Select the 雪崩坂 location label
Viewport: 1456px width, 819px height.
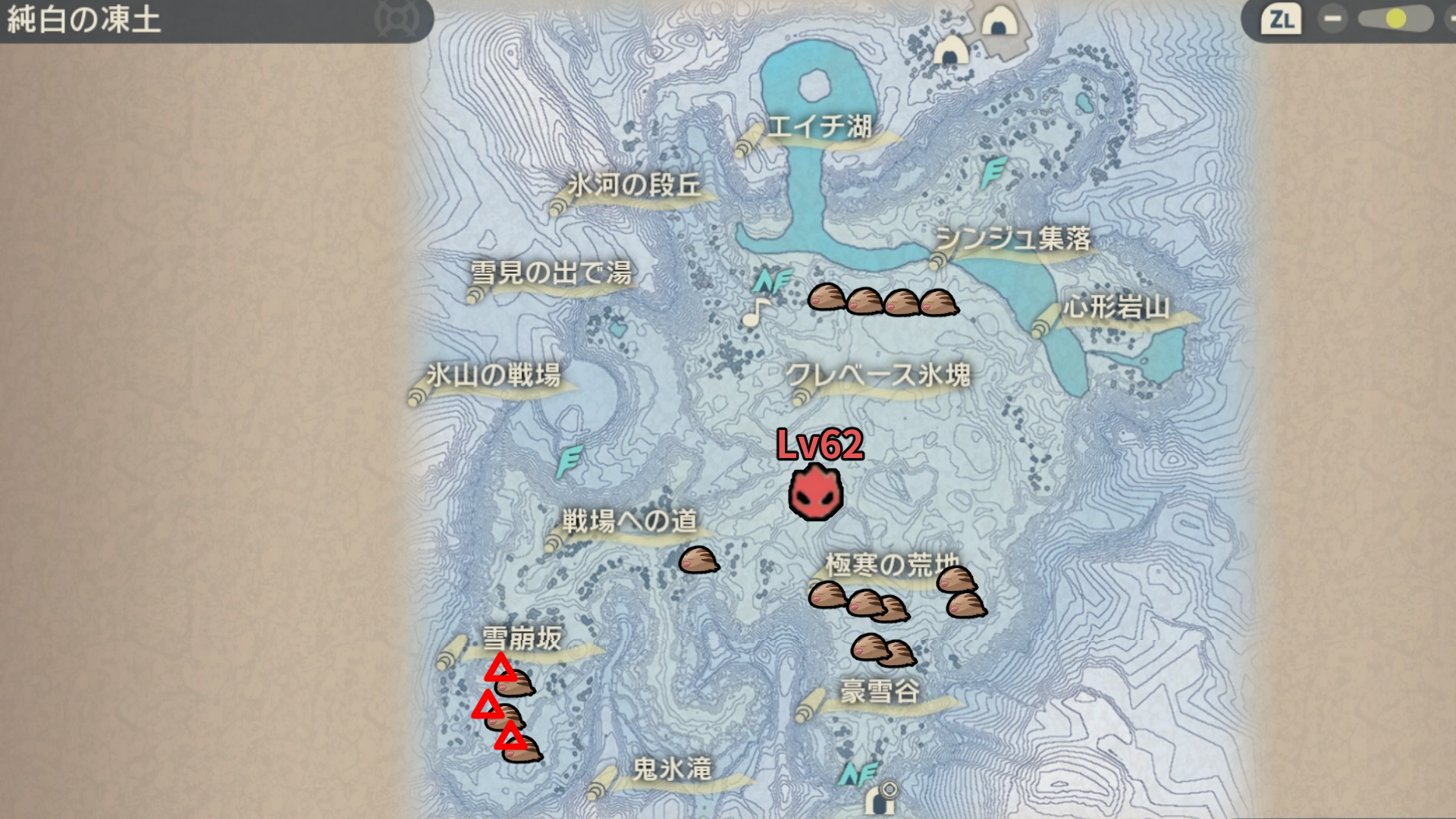pos(522,639)
